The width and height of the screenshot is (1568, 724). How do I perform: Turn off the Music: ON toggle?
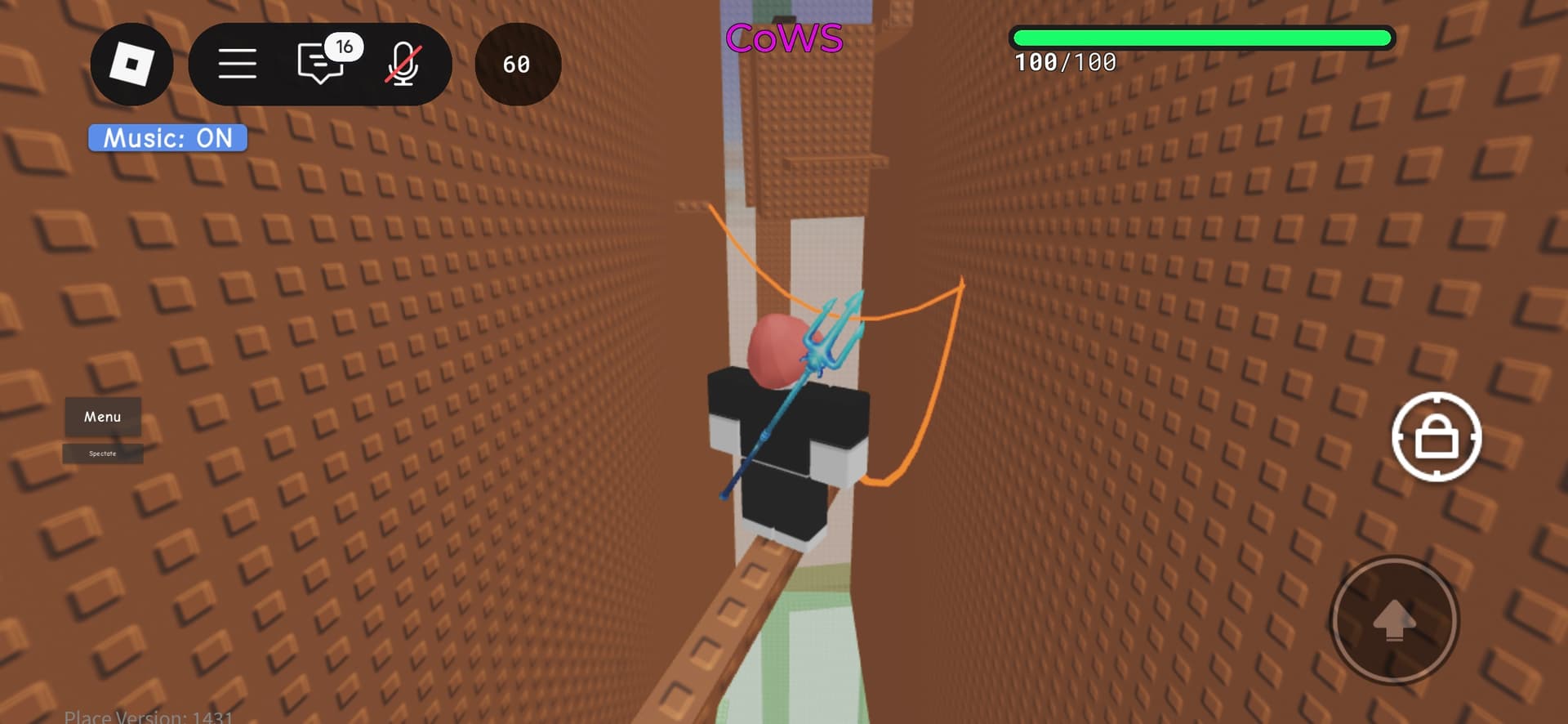pos(167,138)
